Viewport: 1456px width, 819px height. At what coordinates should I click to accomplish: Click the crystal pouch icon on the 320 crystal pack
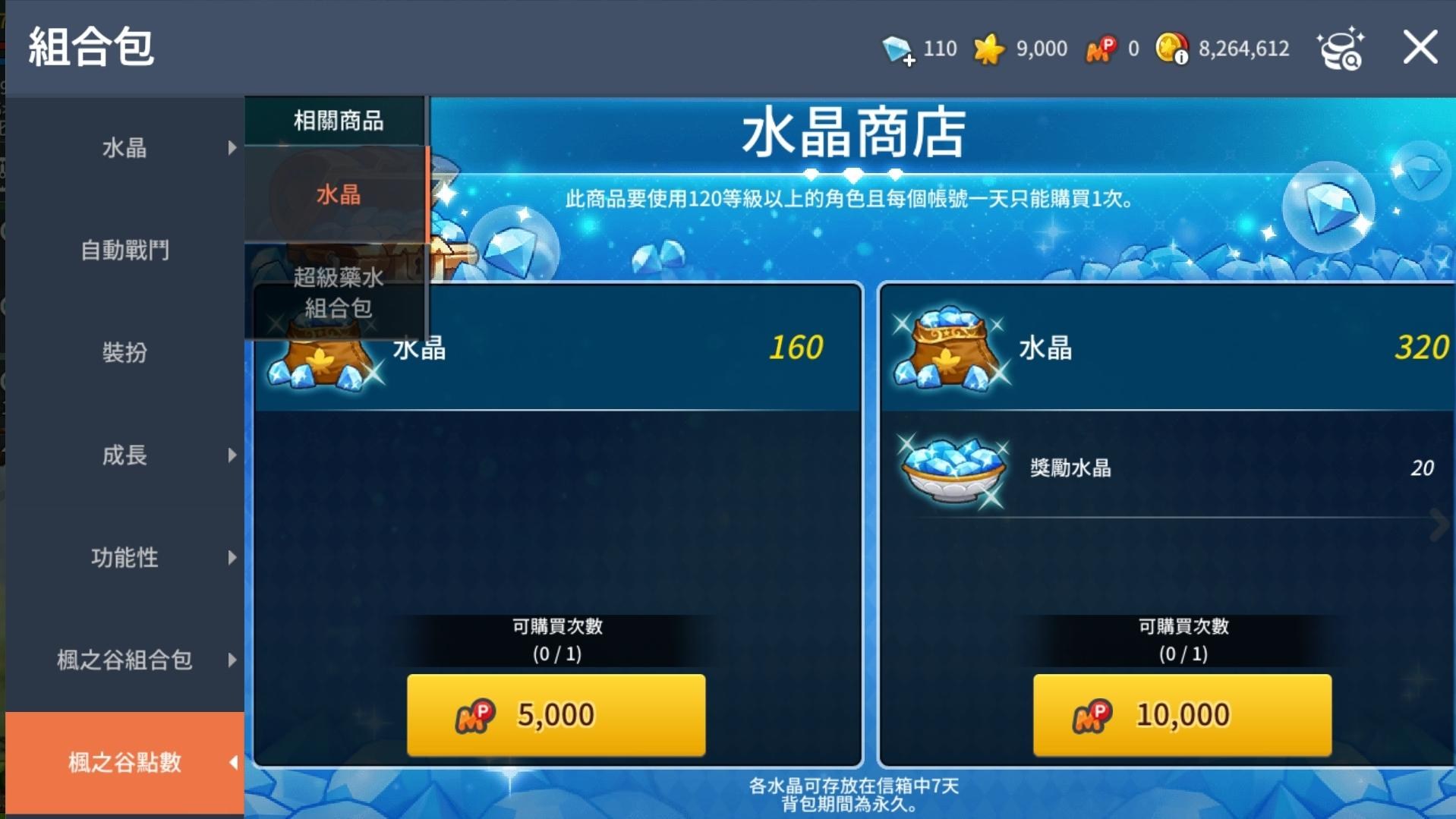[x=948, y=351]
